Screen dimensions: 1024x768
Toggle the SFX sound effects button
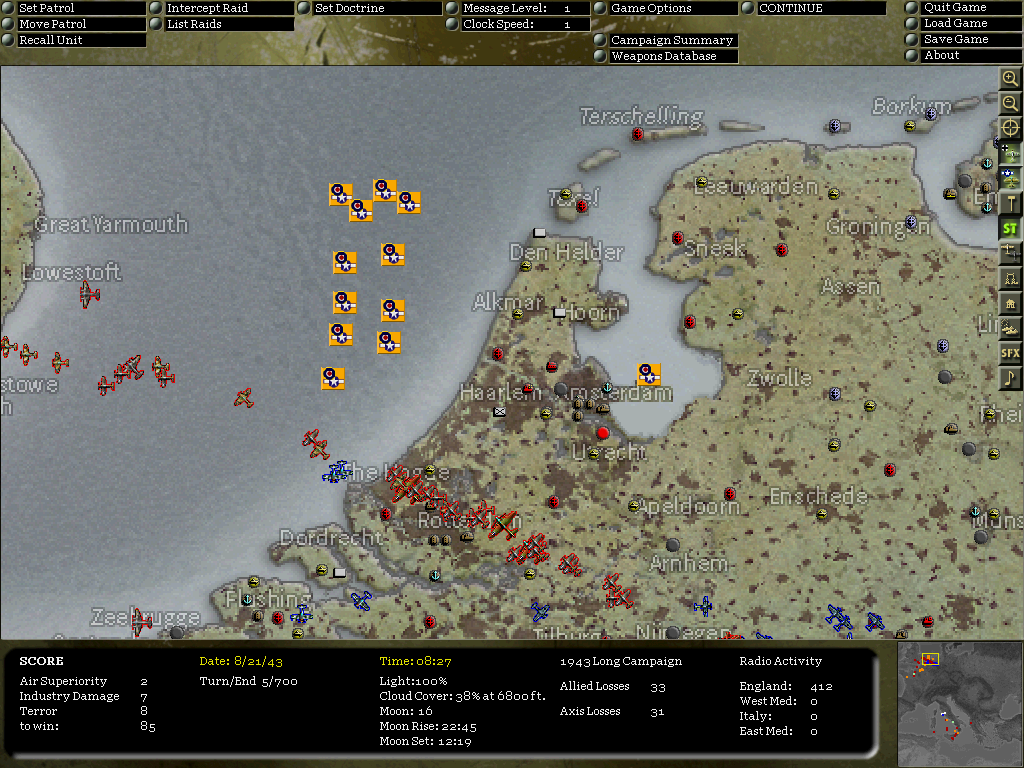pos(1010,353)
